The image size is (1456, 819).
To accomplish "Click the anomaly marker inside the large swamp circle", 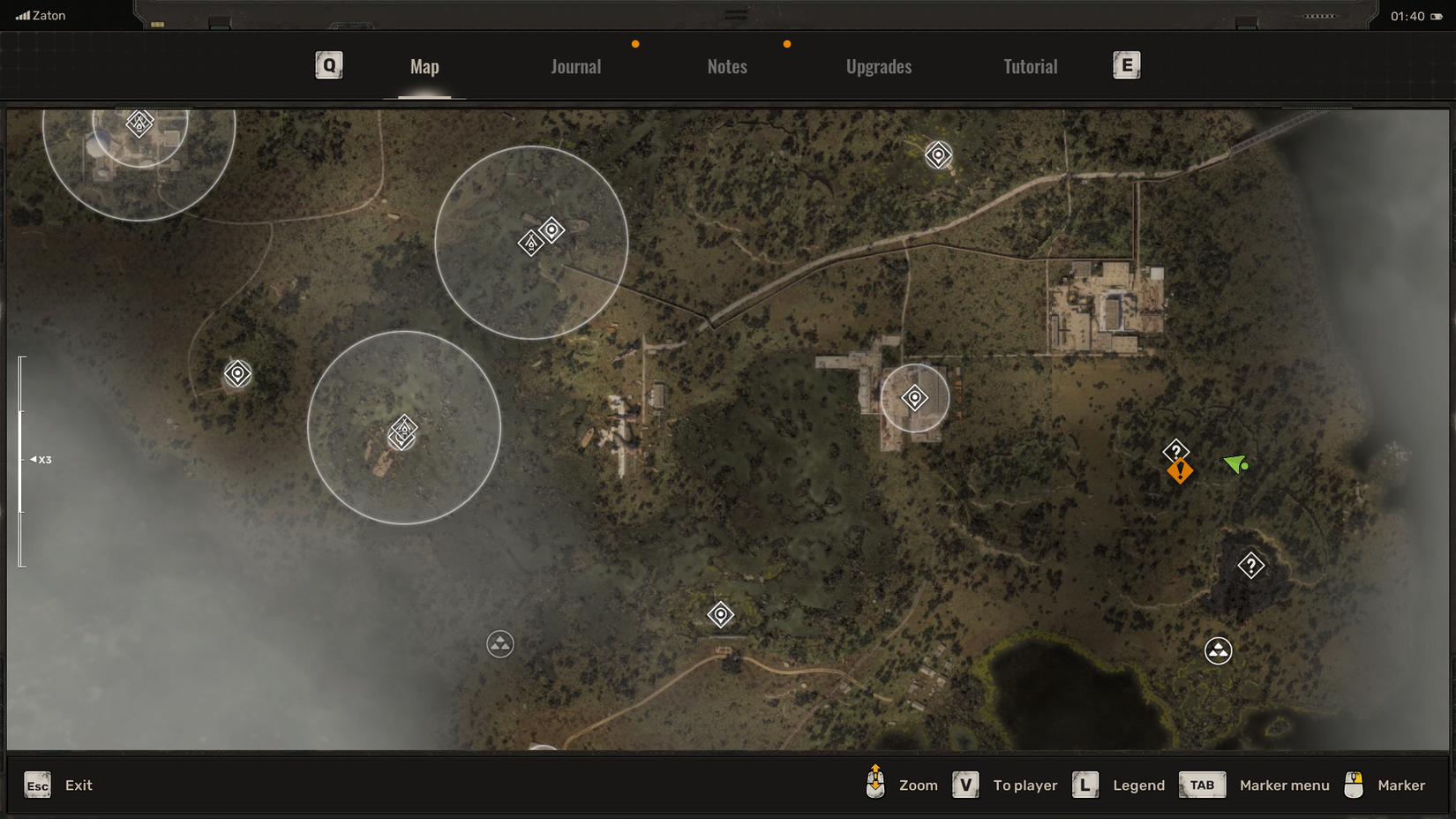I will click(x=402, y=432).
